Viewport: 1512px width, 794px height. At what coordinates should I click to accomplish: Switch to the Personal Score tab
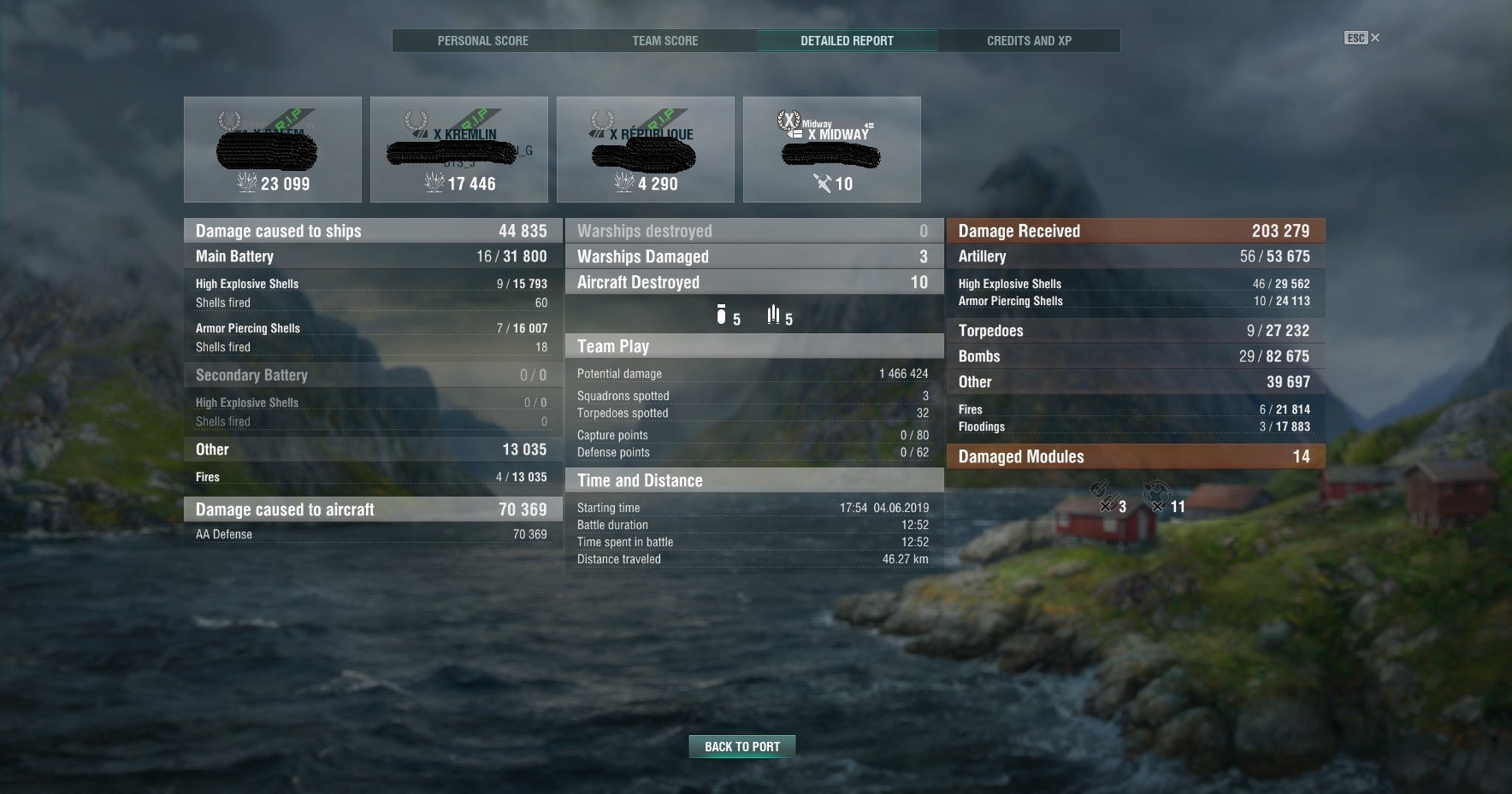tap(483, 40)
